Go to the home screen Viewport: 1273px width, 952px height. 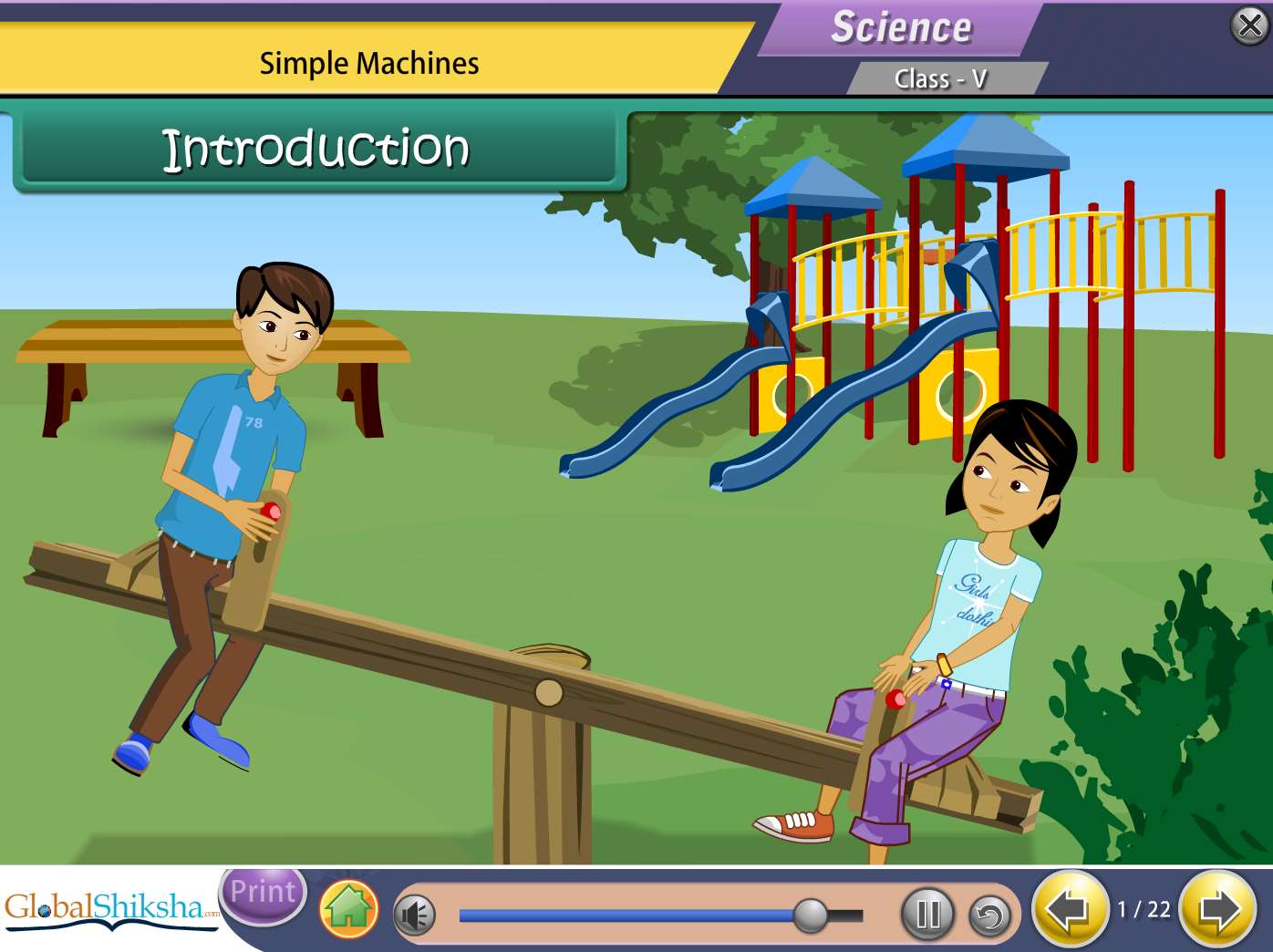(x=348, y=909)
